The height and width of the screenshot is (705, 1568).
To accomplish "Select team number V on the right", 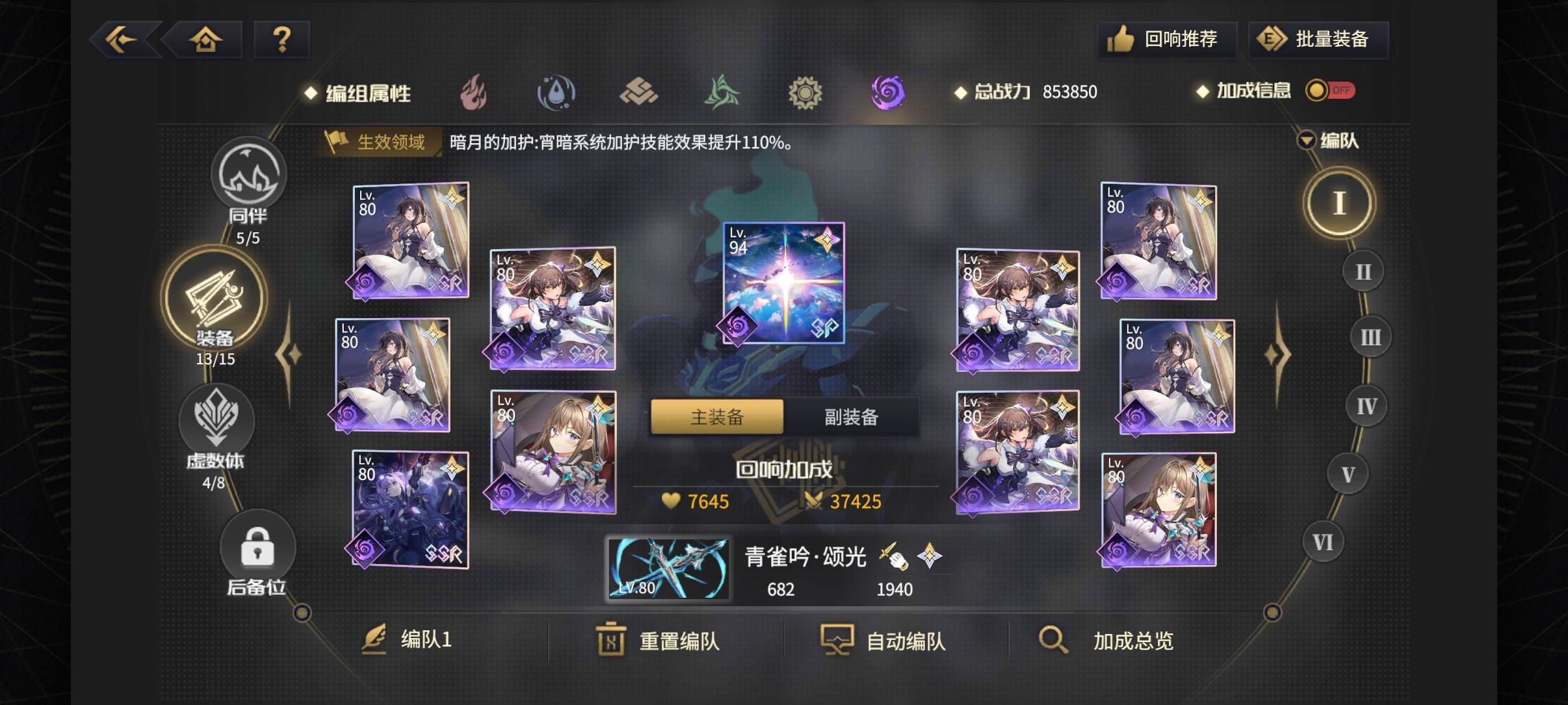I will coord(1346,474).
